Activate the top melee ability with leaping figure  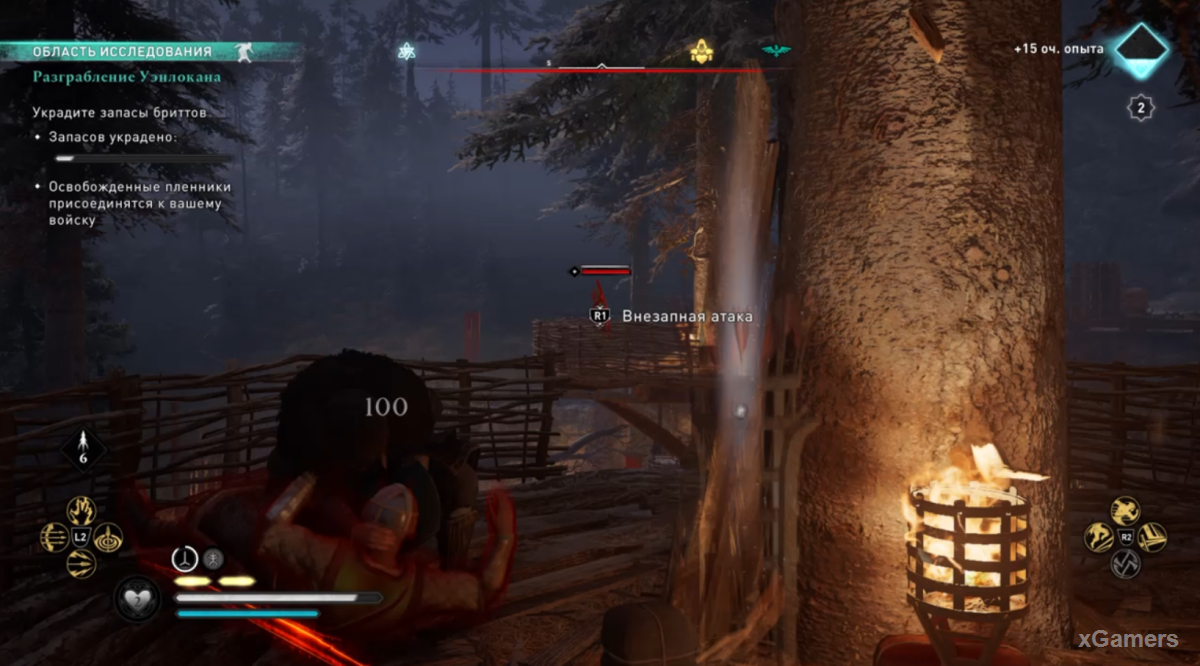[x=1126, y=512]
